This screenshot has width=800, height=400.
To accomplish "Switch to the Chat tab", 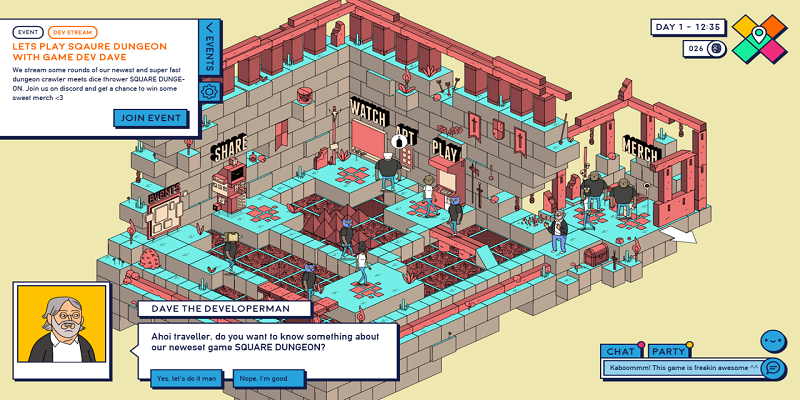I will pos(621,351).
